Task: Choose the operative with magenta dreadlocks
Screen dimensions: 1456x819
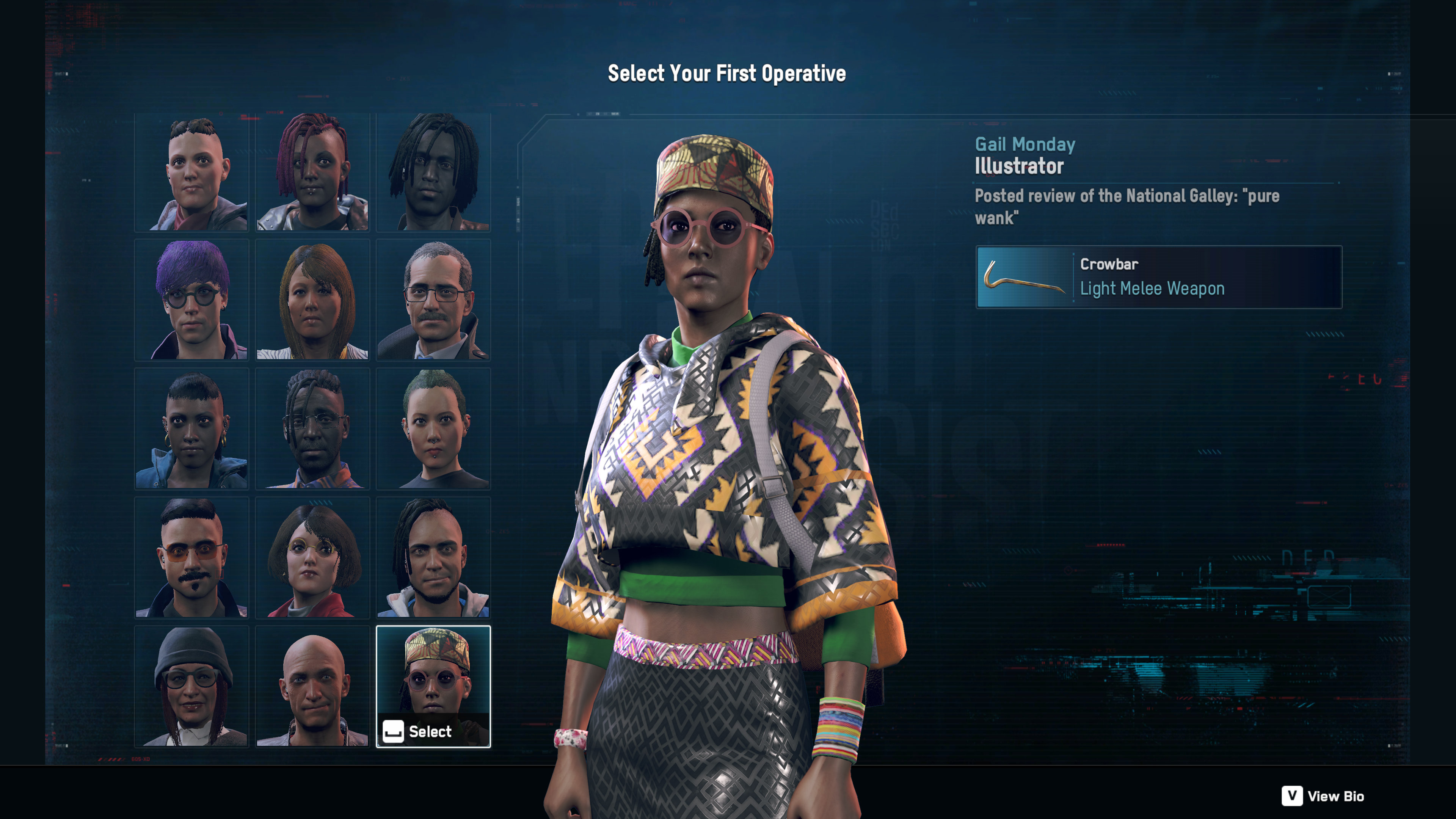Action: pyautogui.click(x=312, y=172)
